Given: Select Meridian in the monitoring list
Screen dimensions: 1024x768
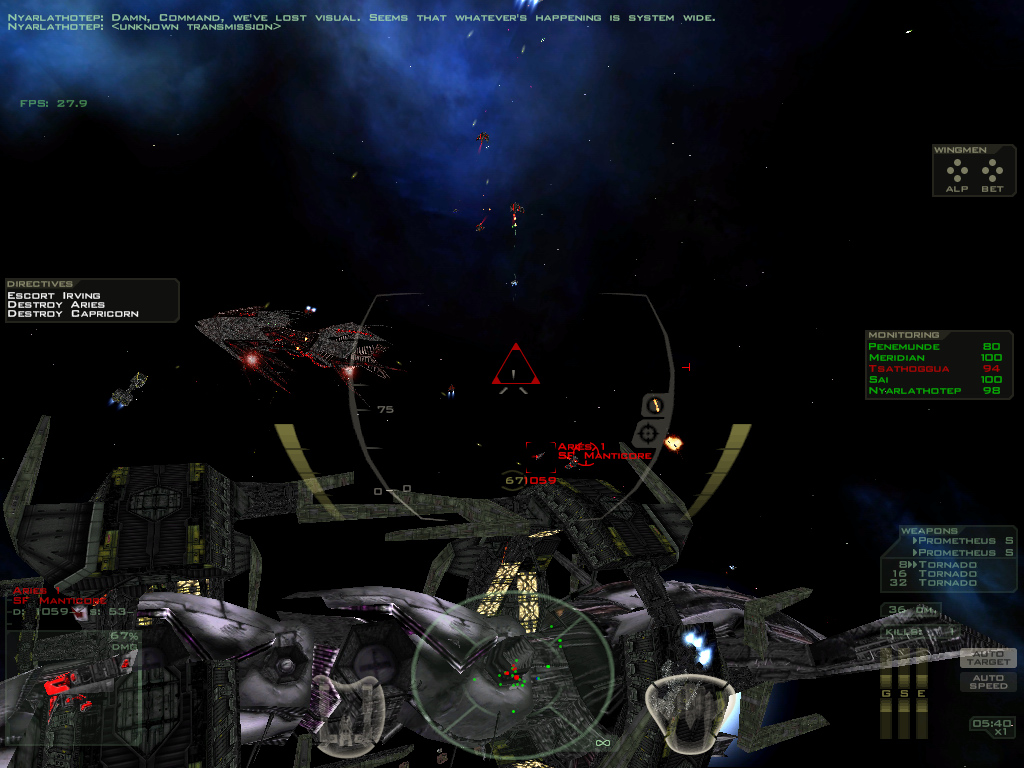Looking at the screenshot, I should point(897,358).
